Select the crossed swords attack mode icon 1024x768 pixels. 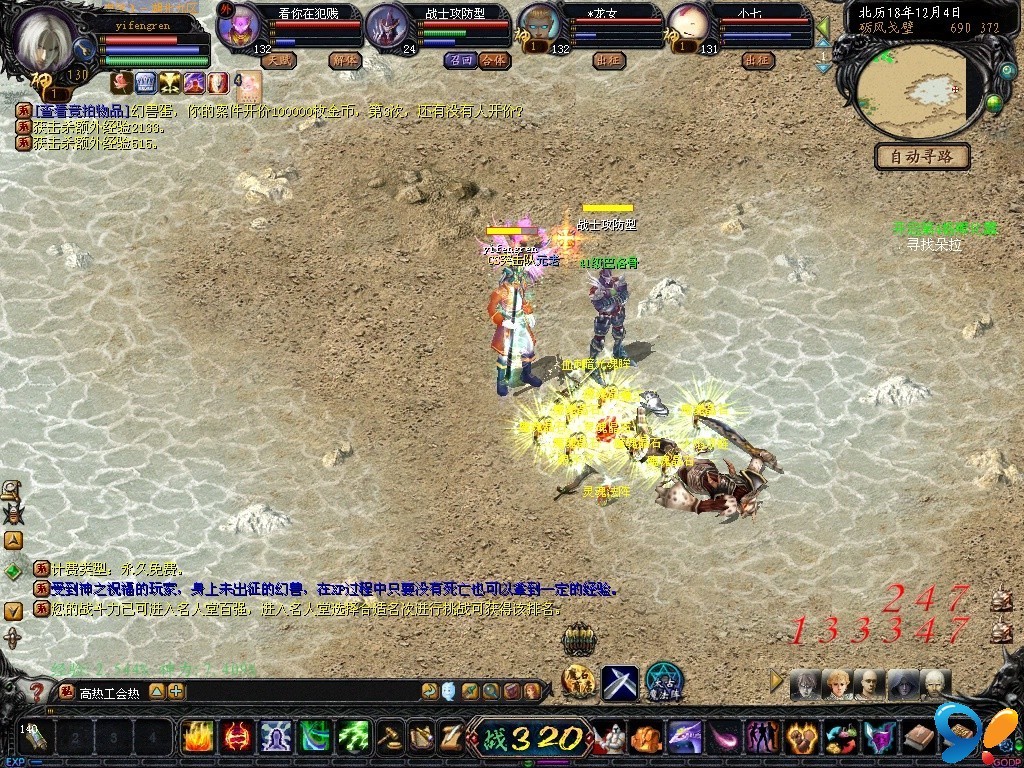coord(619,683)
